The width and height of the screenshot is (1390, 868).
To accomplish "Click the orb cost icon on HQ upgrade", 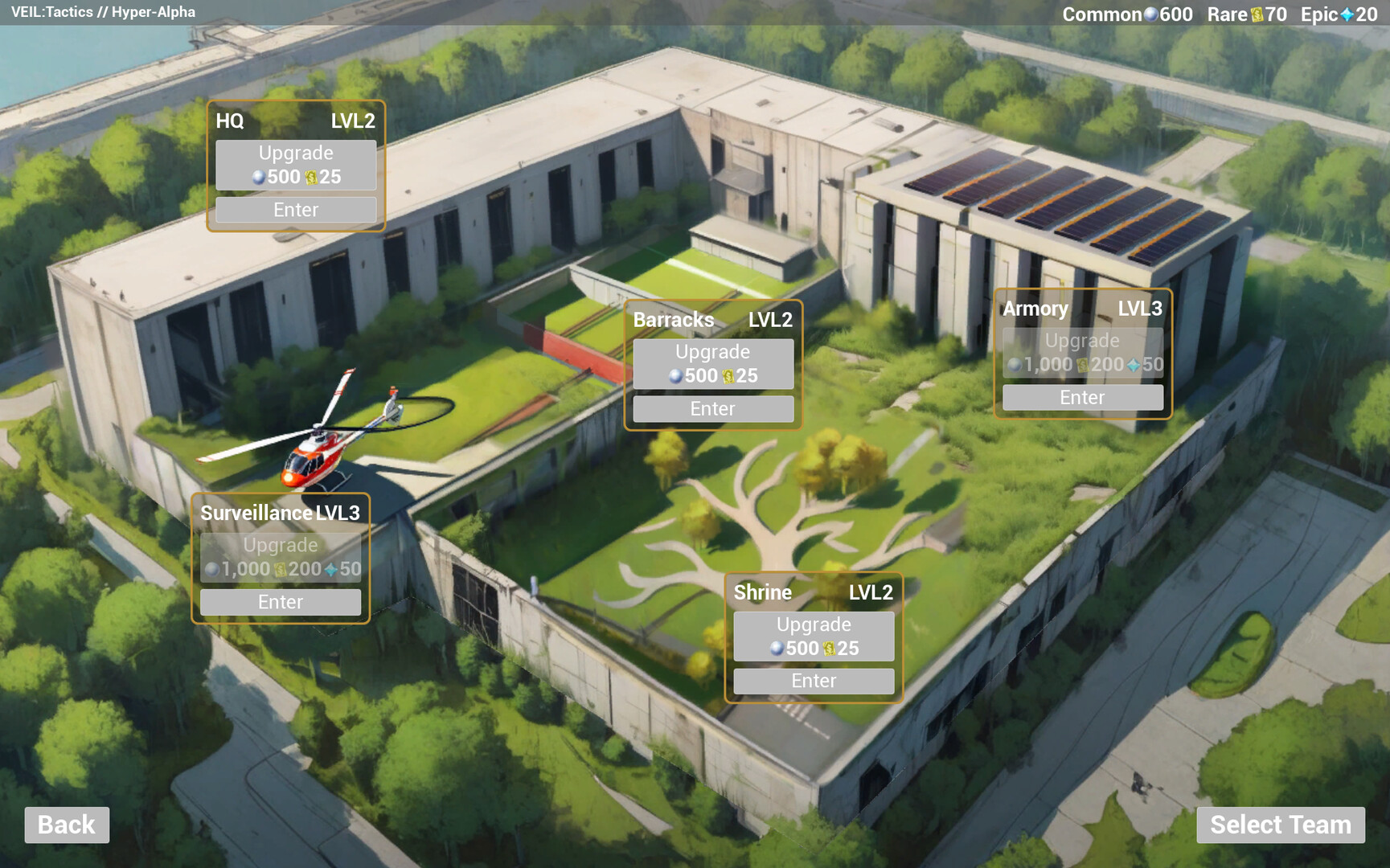I will tap(260, 177).
